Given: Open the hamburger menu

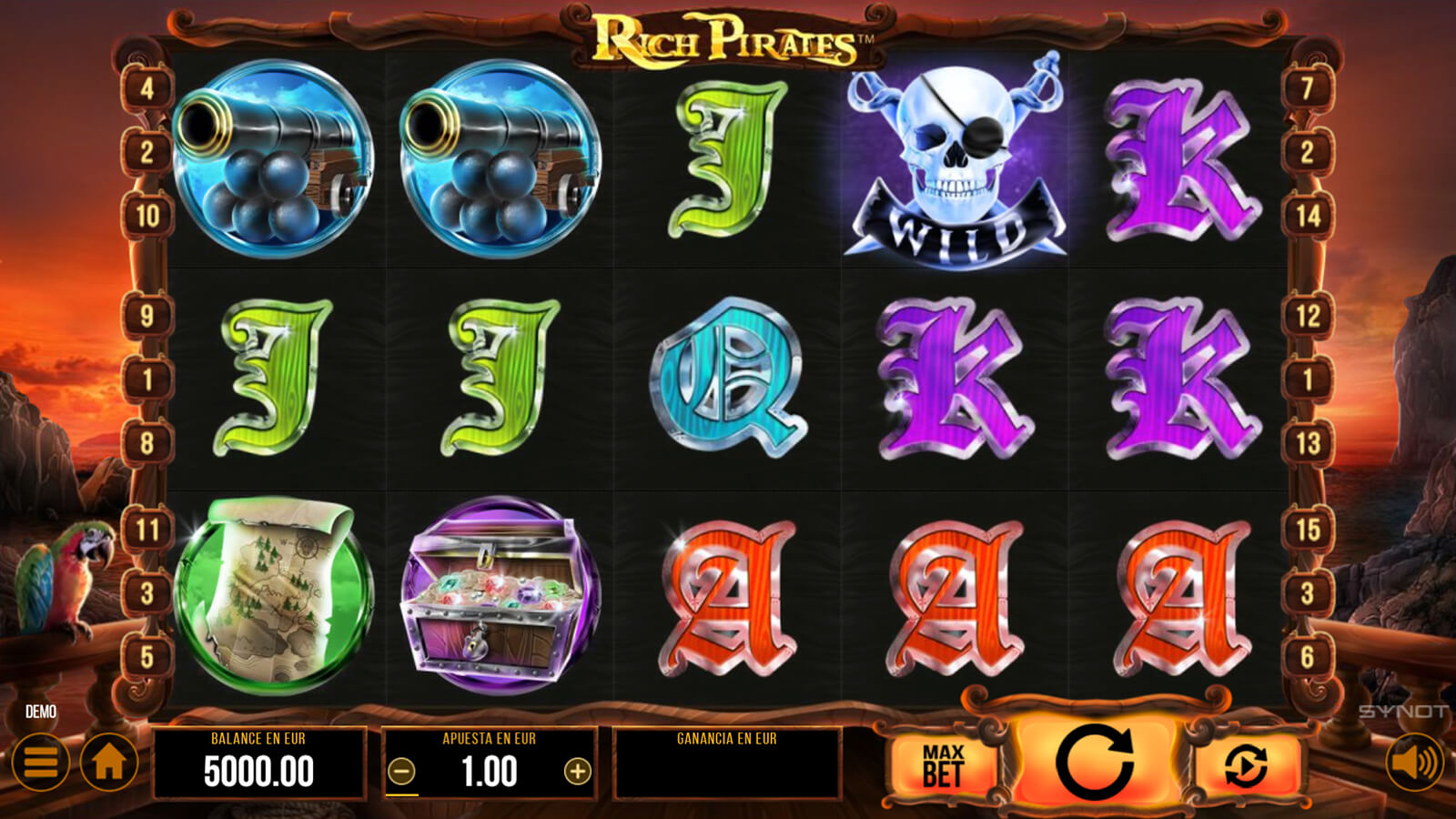Looking at the screenshot, I should (41, 762).
